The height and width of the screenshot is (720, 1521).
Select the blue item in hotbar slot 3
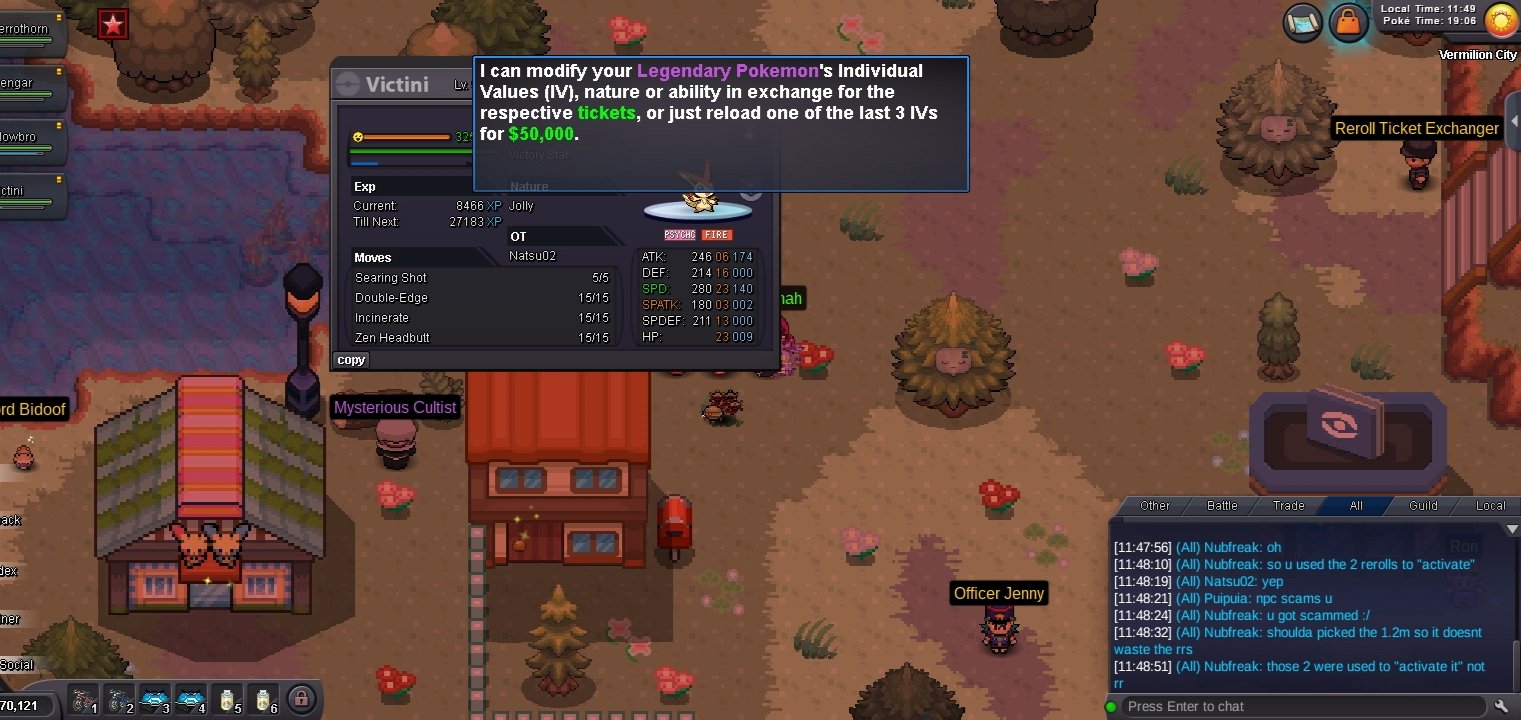154,699
